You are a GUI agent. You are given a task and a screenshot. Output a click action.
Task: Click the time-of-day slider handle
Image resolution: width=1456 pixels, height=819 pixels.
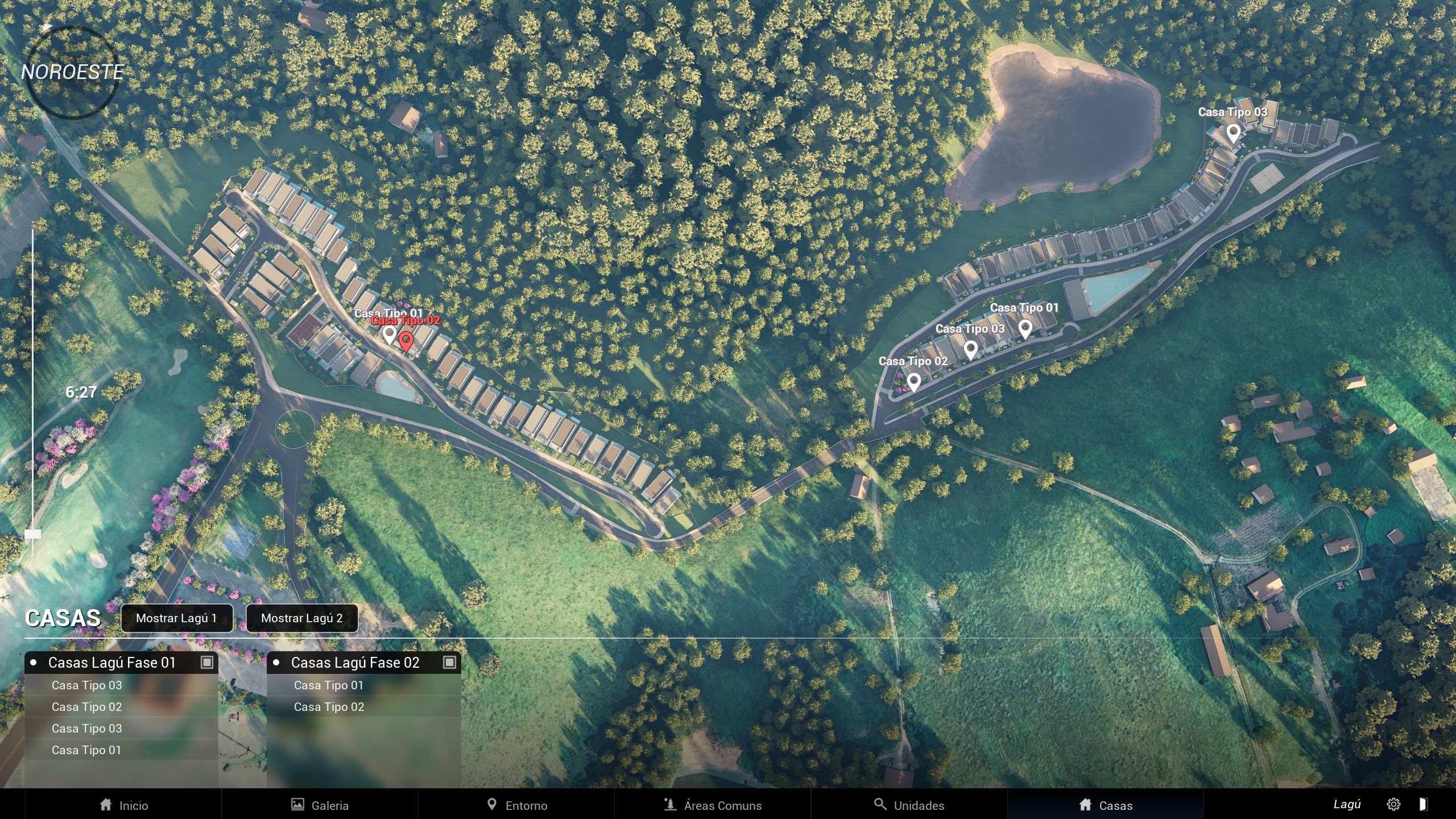[33, 534]
